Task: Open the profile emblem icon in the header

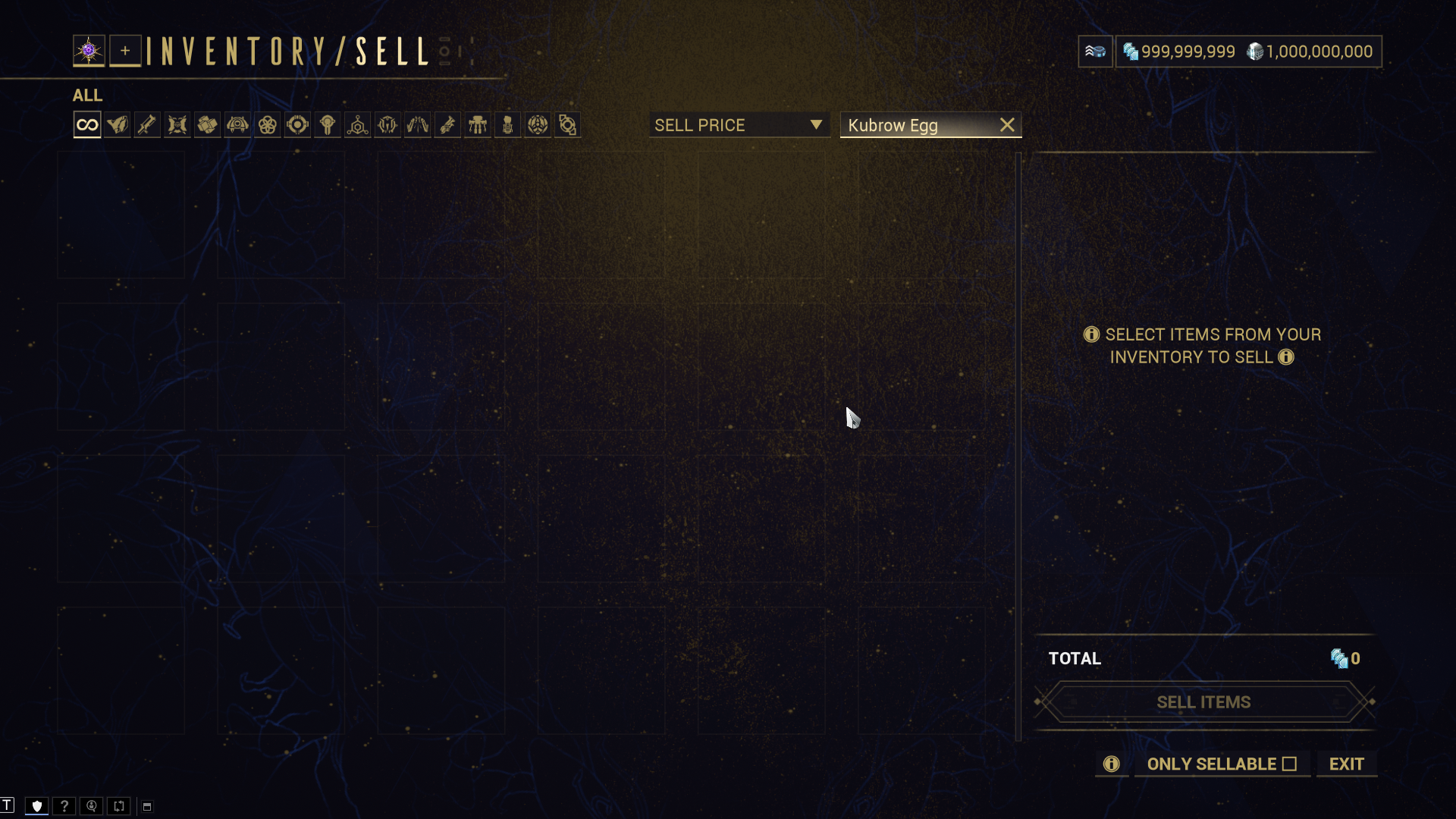Action: click(89, 51)
